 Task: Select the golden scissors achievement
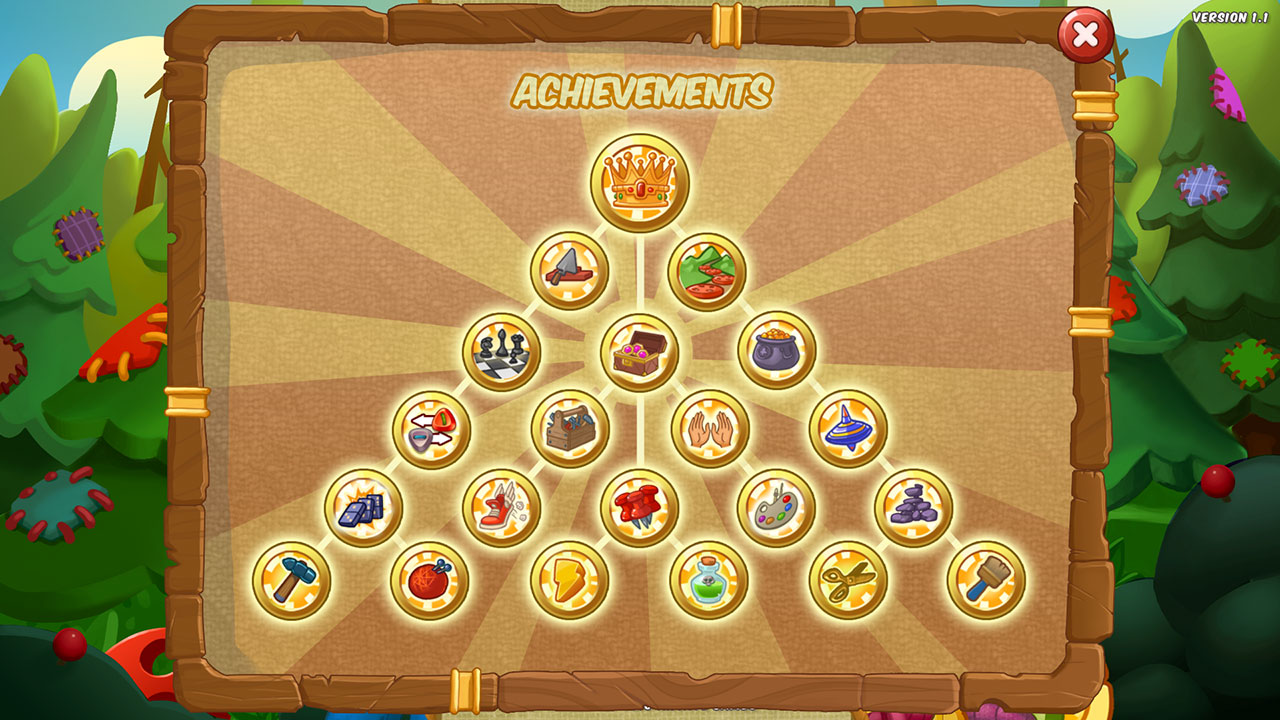tap(848, 580)
